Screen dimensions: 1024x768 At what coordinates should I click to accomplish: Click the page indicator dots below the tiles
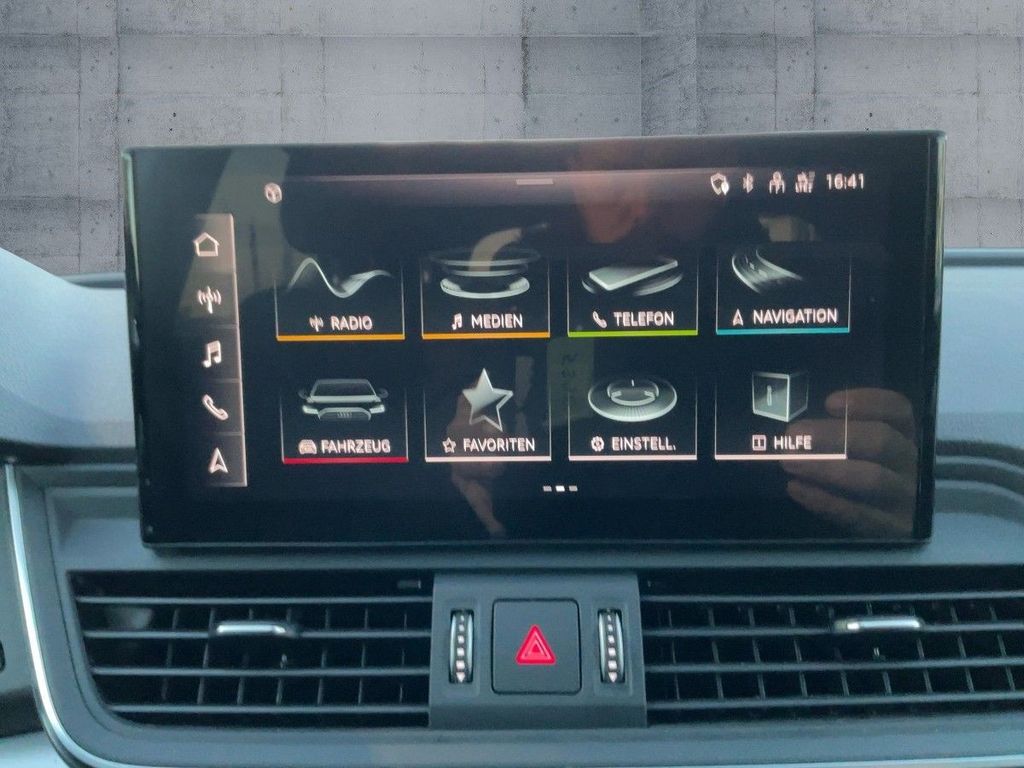pyautogui.click(x=560, y=489)
